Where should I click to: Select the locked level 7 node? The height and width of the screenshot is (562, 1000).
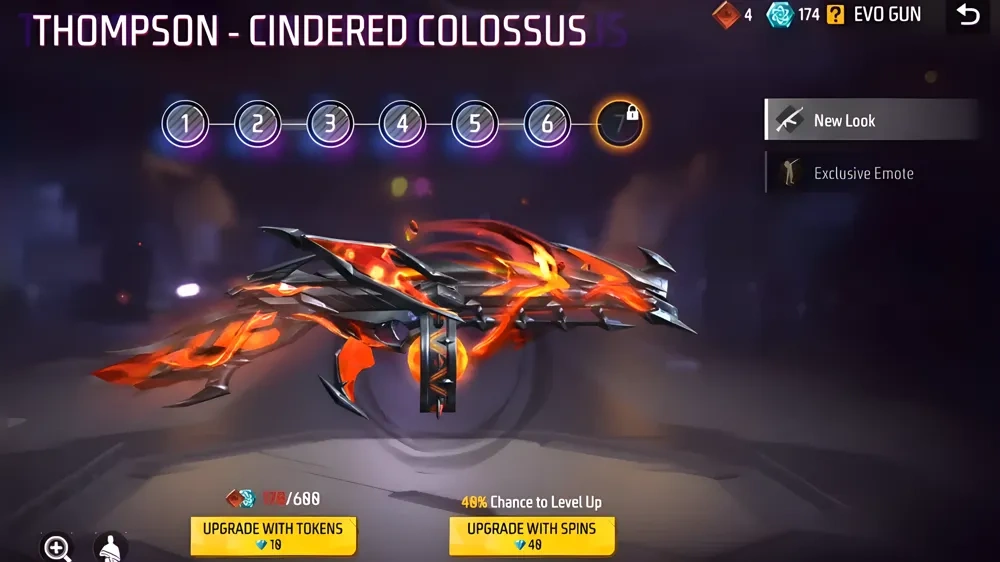click(620, 125)
